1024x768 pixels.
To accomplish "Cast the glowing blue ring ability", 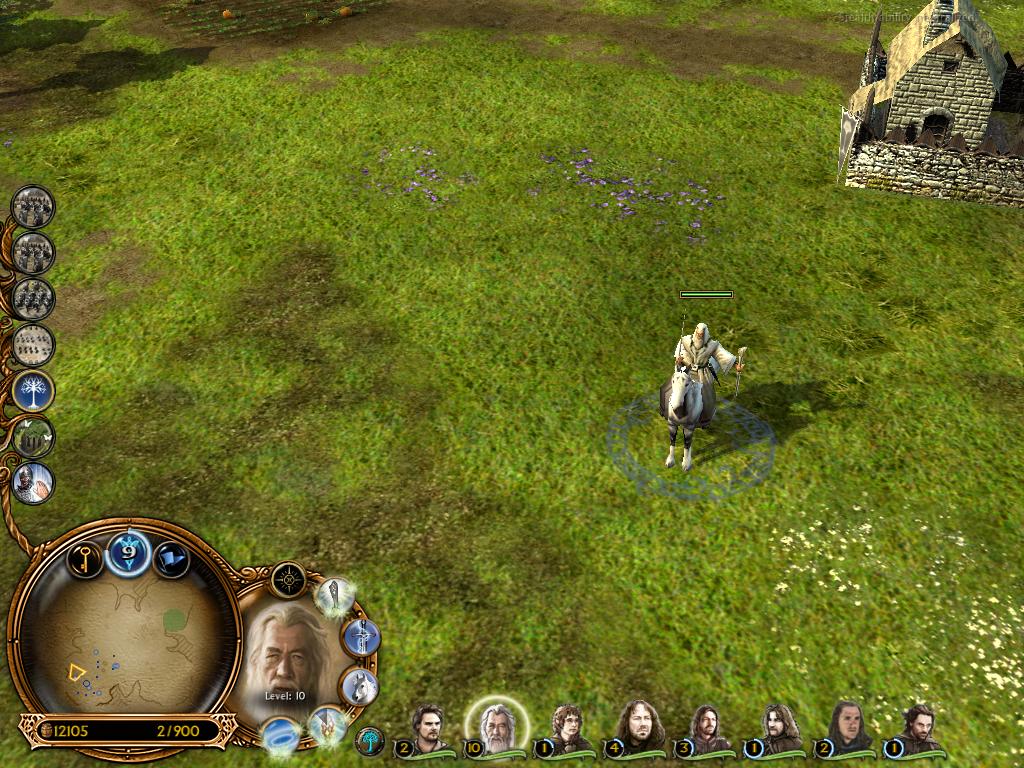I will click(281, 737).
